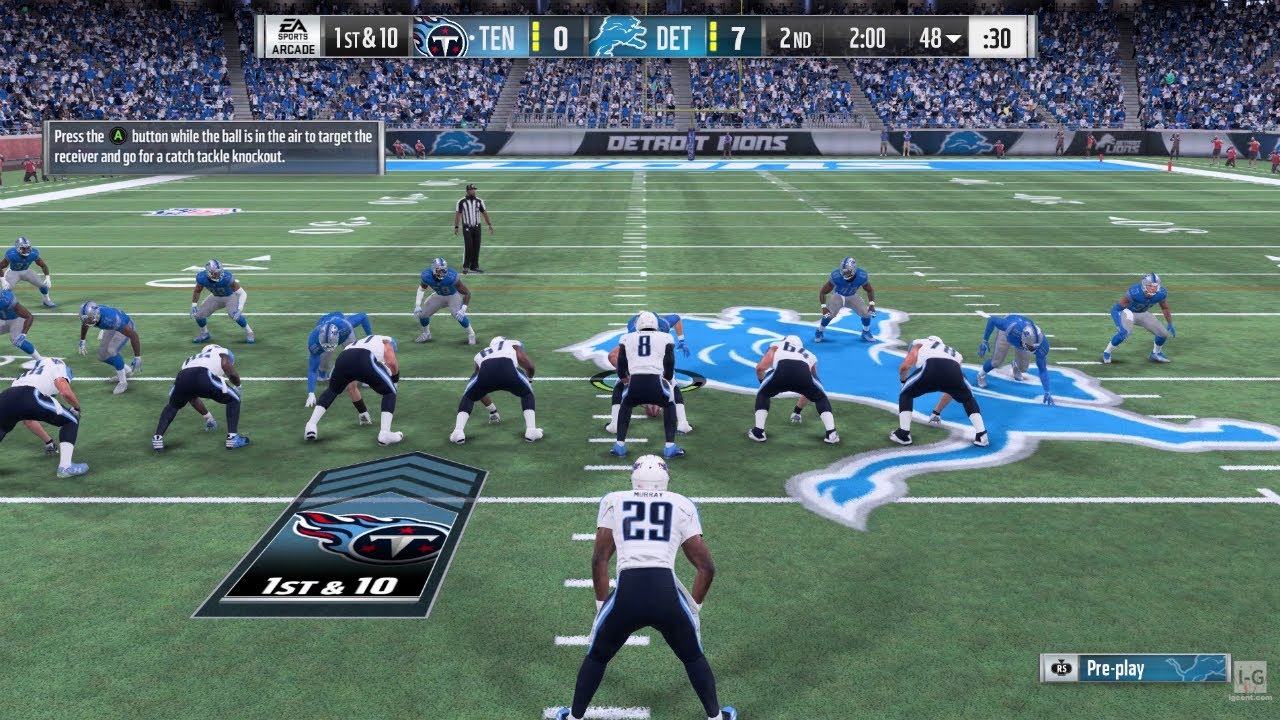Viewport: 1280px width, 720px height.
Task: Click the Lions logo in the scoreboard
Action: [617, 39]
